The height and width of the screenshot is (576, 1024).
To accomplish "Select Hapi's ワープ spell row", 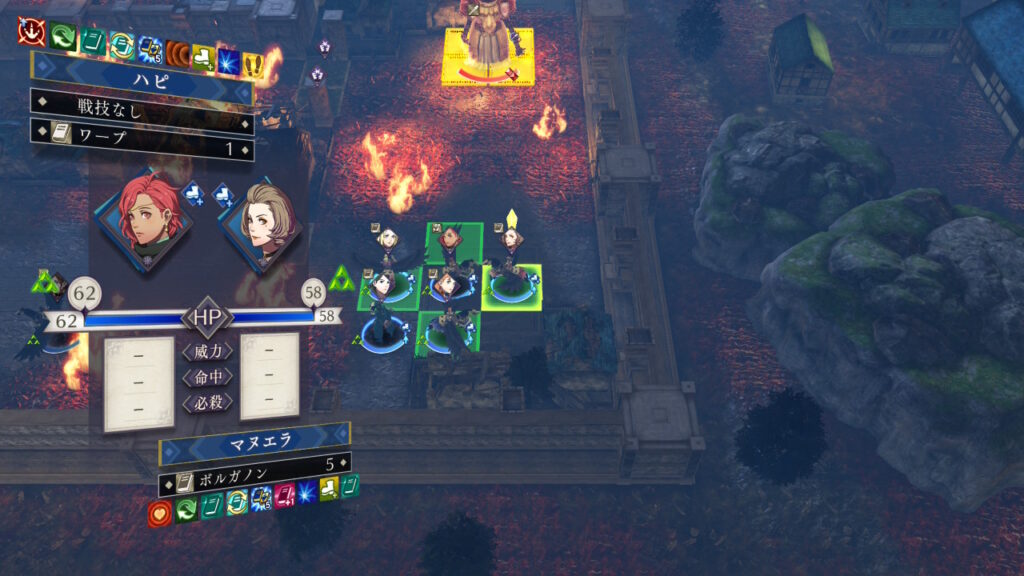I will click(x=142, y=148).
